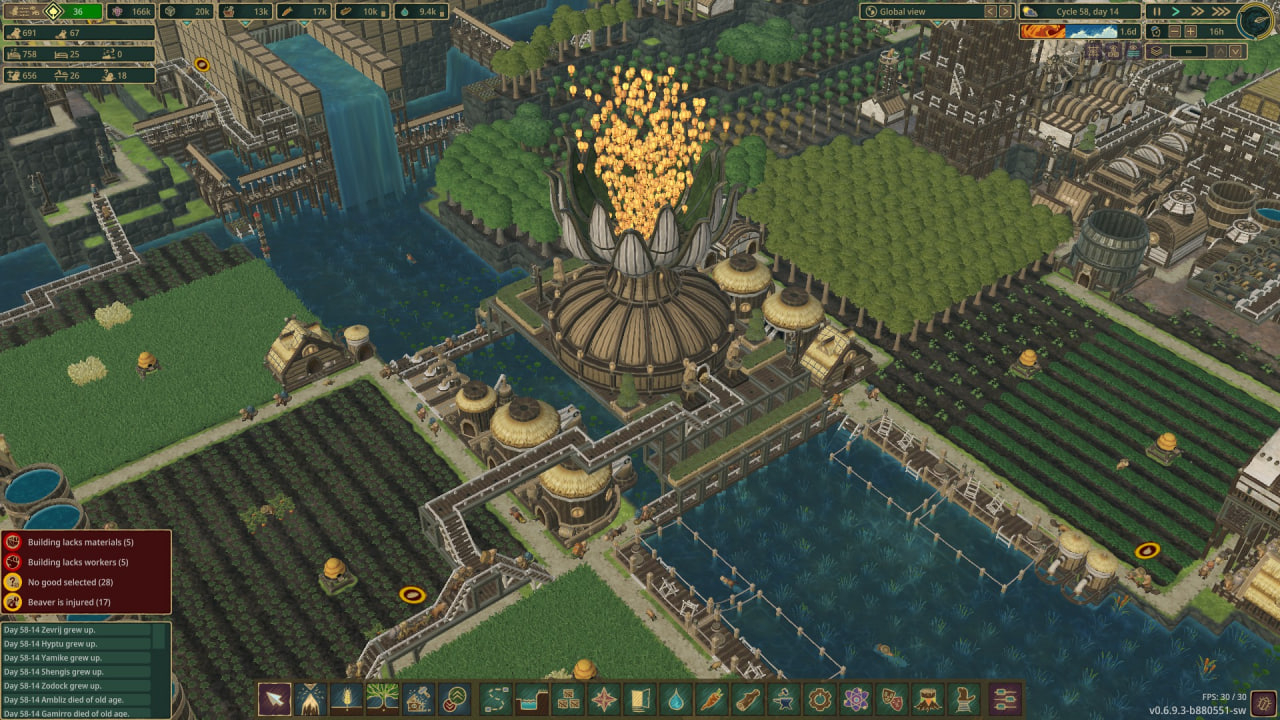Open the food buildings carrot category

pos(713,698)
